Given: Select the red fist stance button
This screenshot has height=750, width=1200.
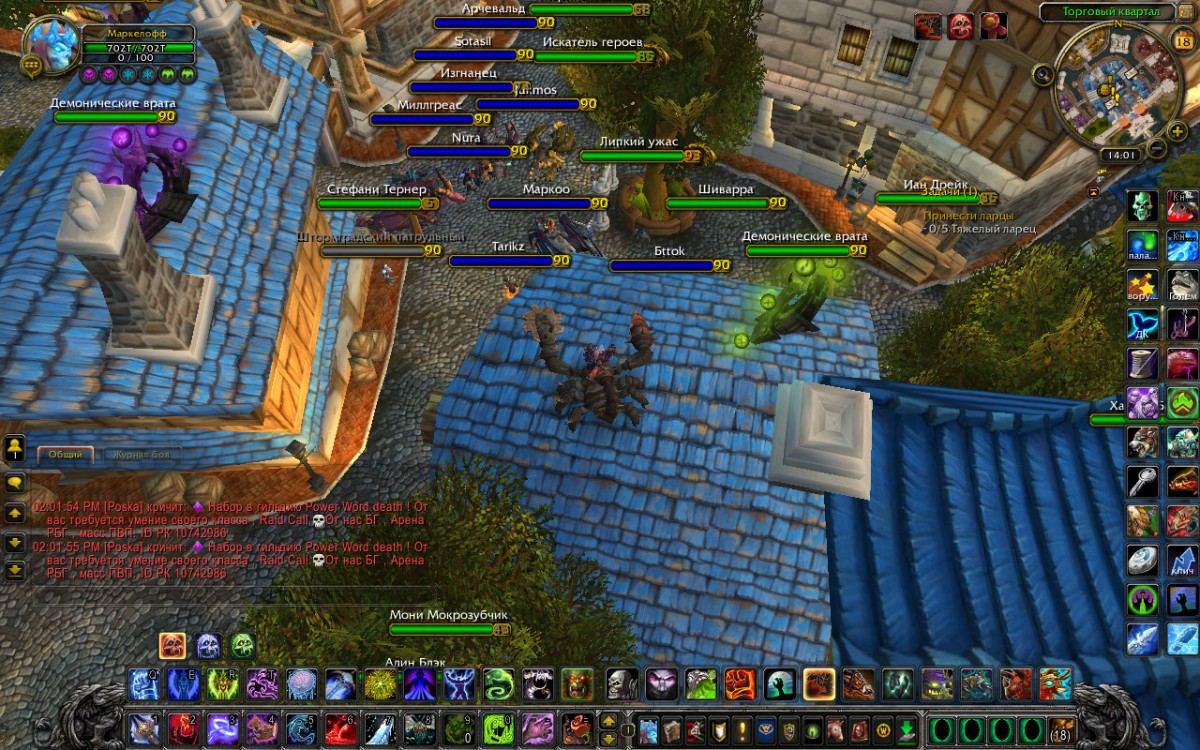Looking at the screenshot, I should pyautogui.click(x=172, y=646).
